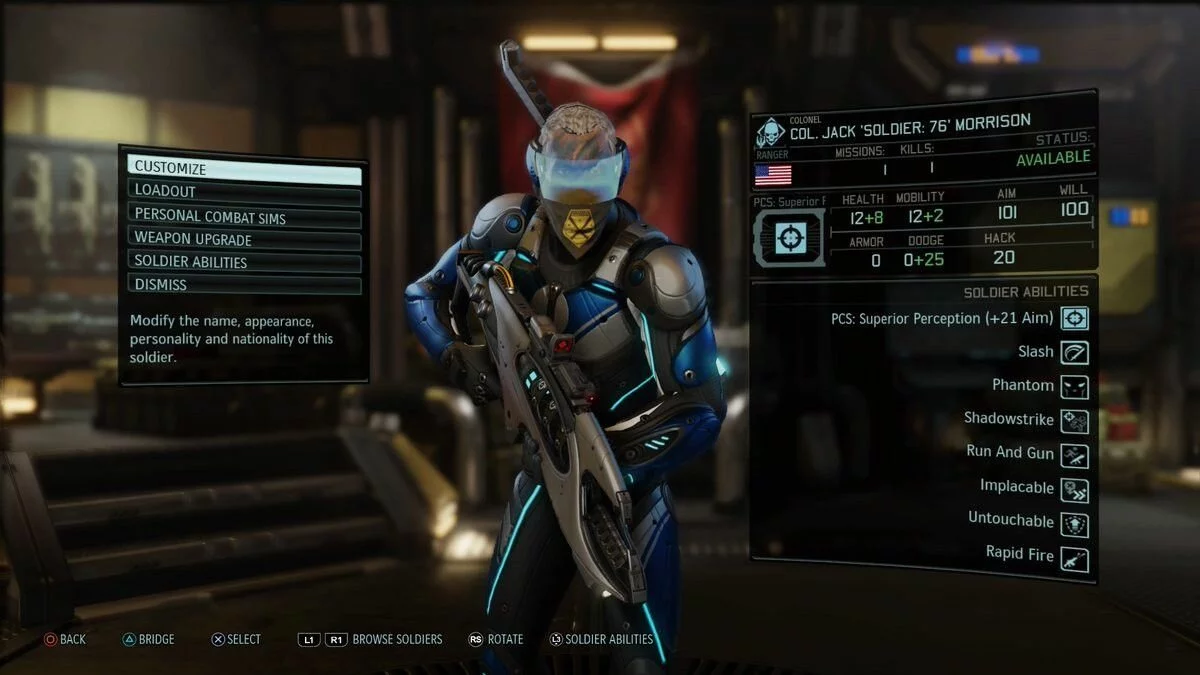Choose Personal Combat Sims option
This screenshot has width=1200, height=675.
coord(243,215)
